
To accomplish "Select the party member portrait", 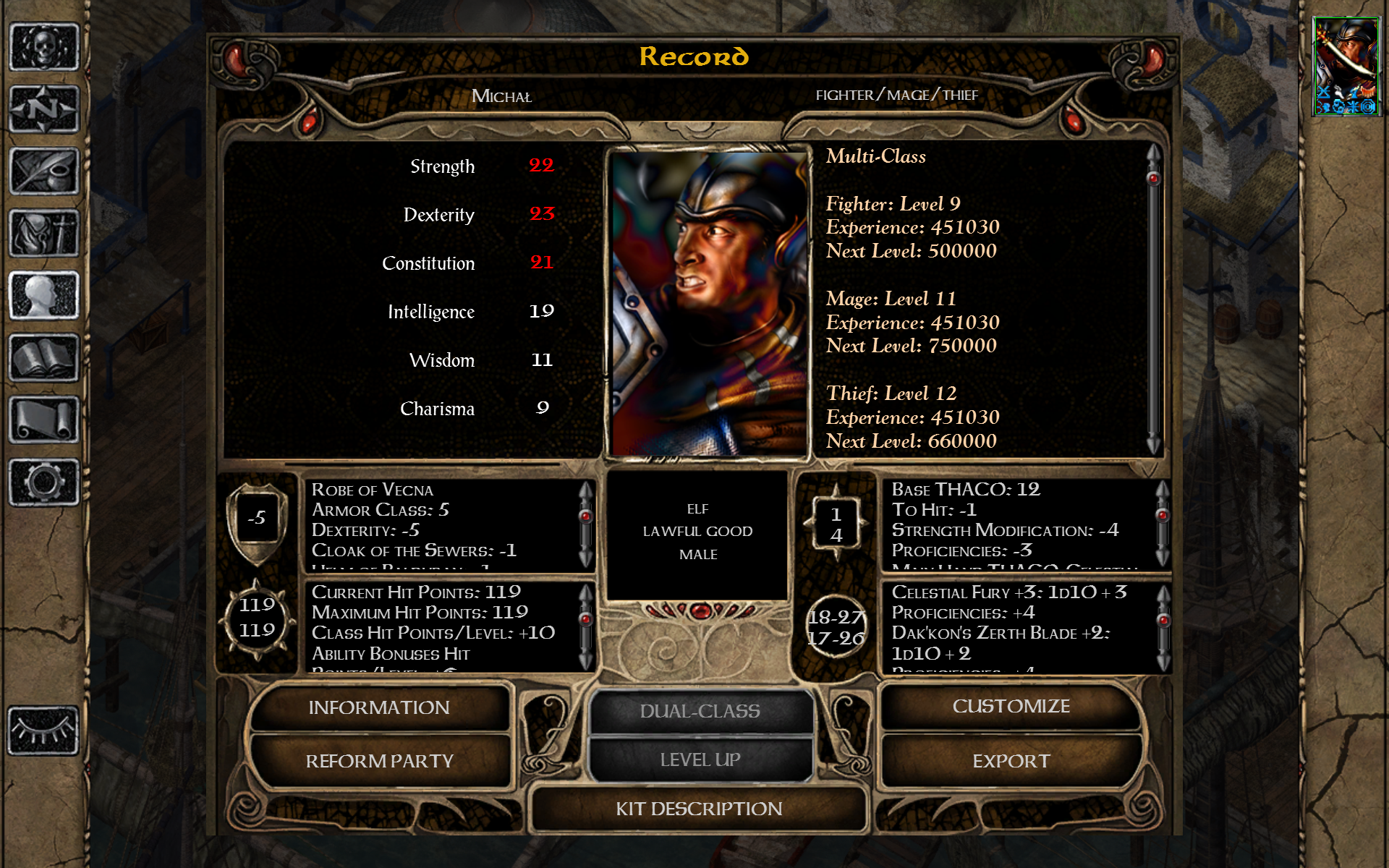I will (1346, 67).
